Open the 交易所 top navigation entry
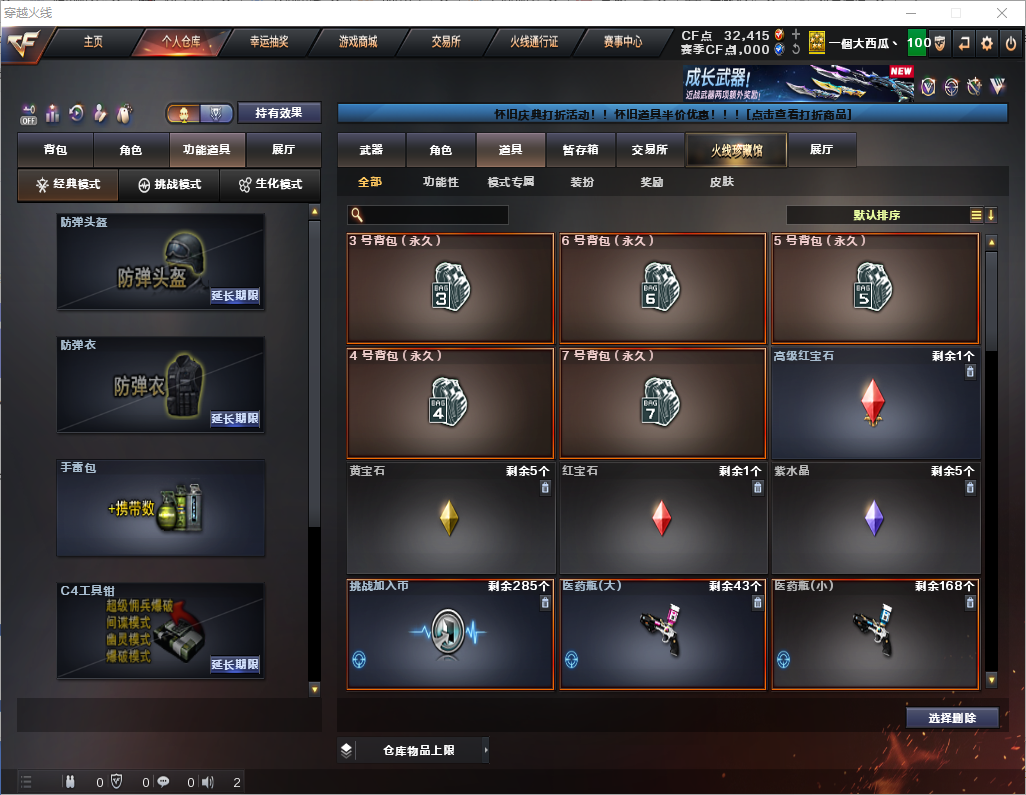 pos(446,42)
